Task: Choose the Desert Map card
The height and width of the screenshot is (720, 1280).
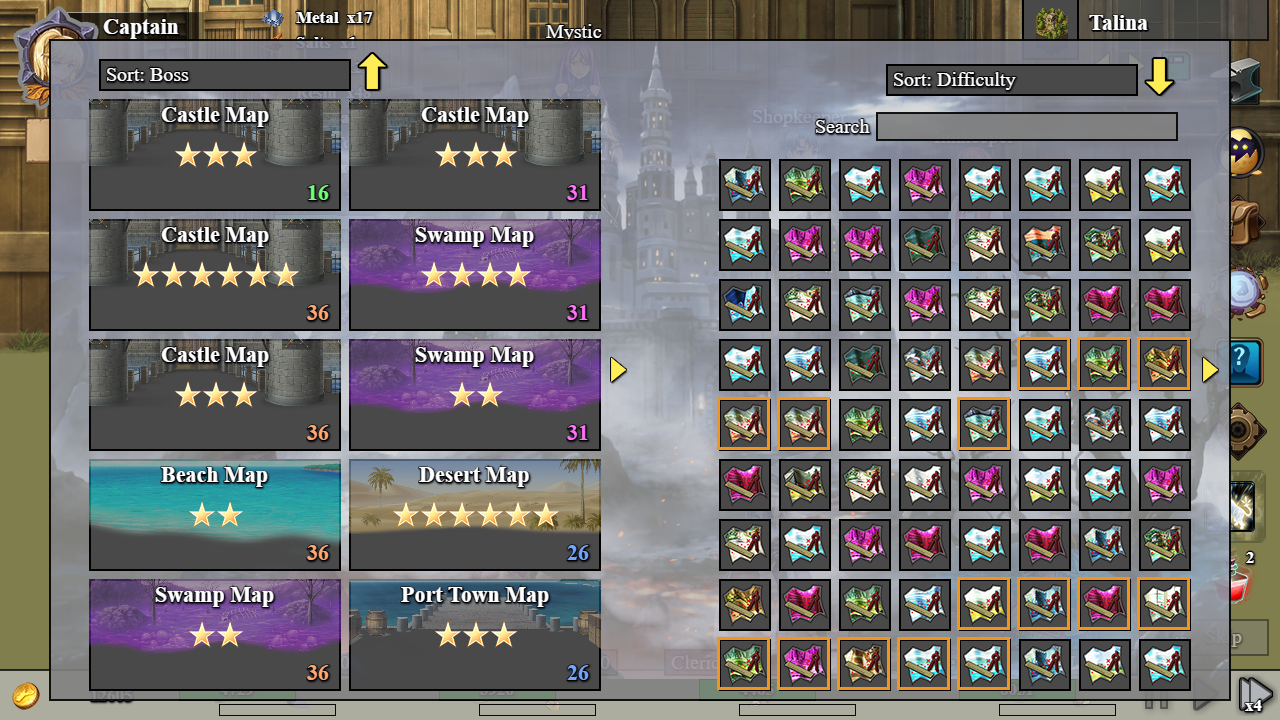Action: (475, 514)
